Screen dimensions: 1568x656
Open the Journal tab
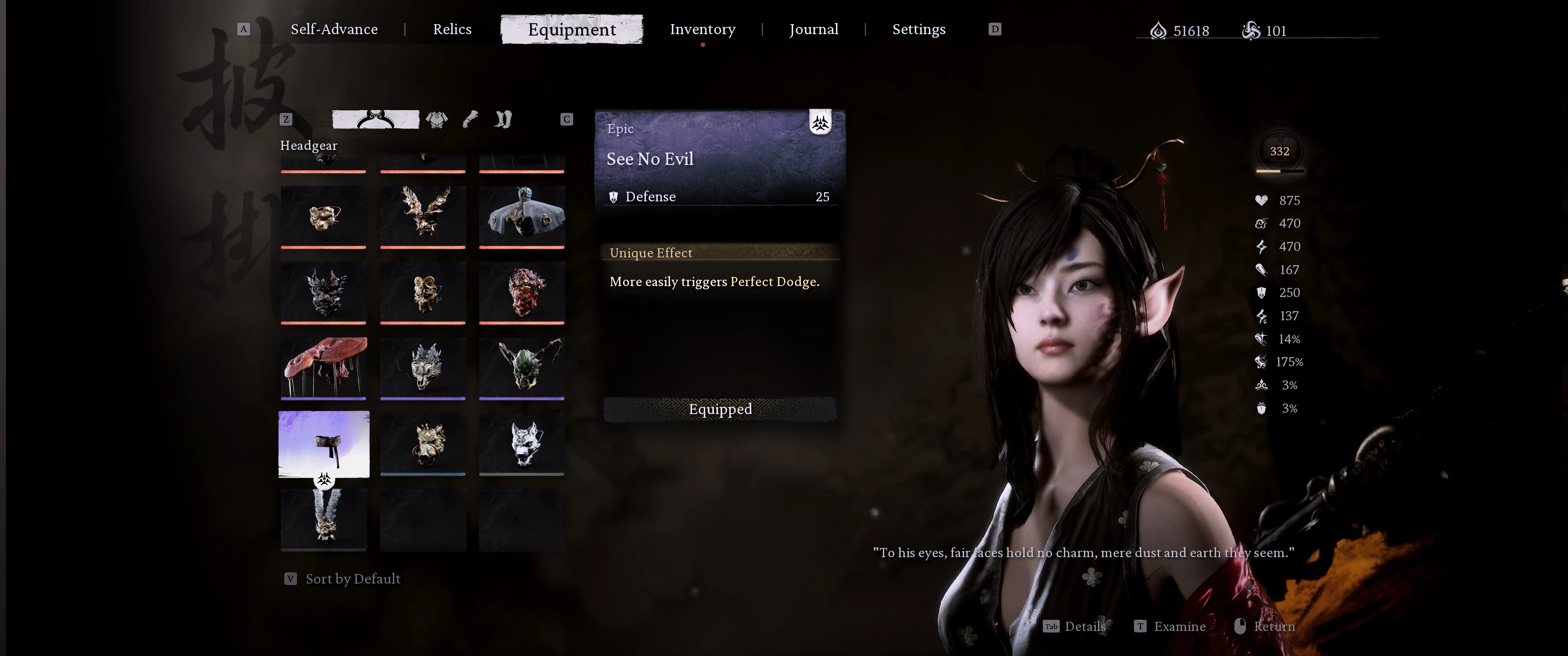[813, 29]
